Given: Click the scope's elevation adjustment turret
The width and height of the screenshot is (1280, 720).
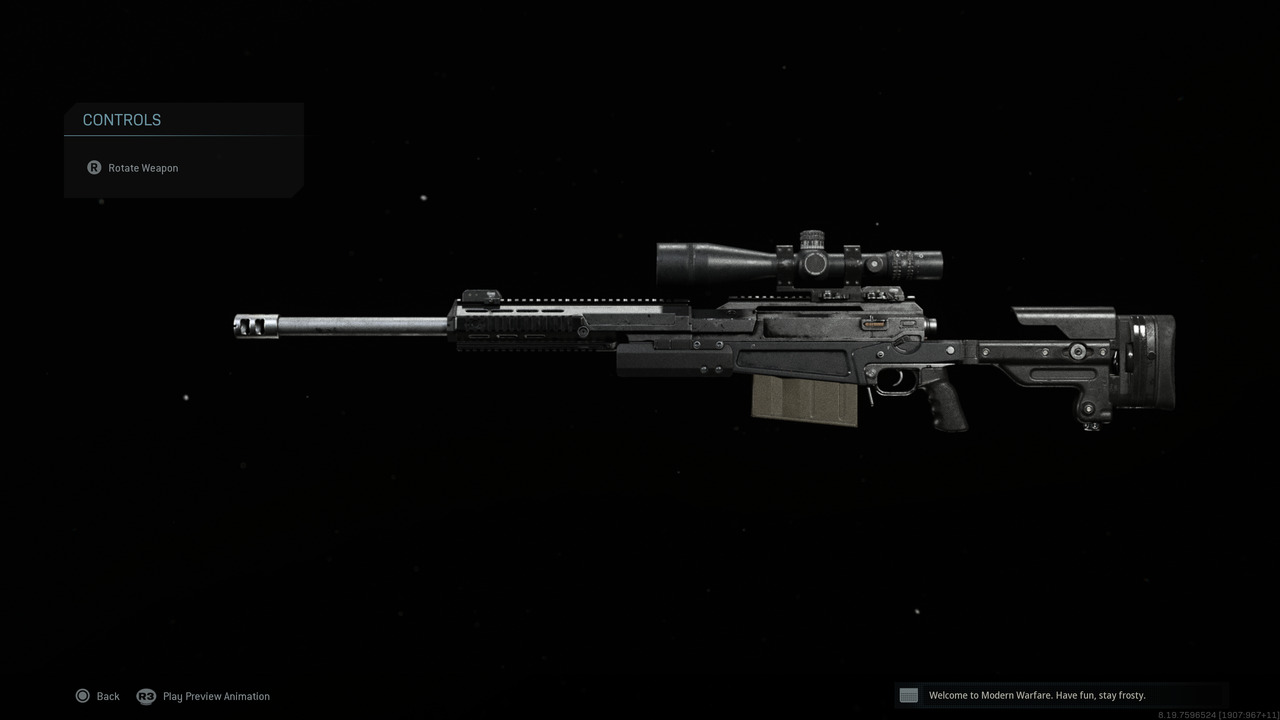Looking at the screenshot, I should pos(810,238).
